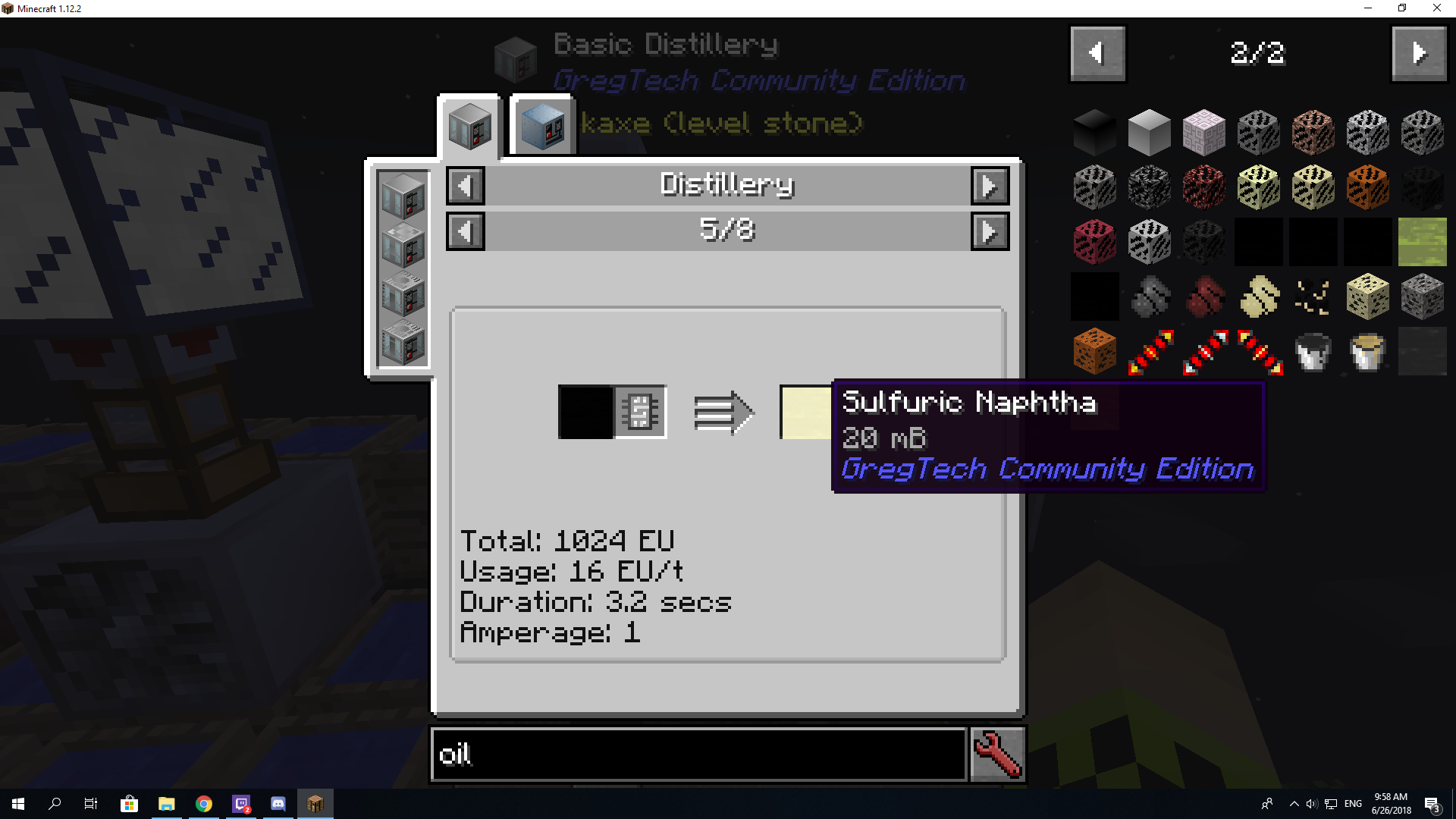
Task: Click the topmost distillery machine in the left sidebar
Action: point(403,196)
